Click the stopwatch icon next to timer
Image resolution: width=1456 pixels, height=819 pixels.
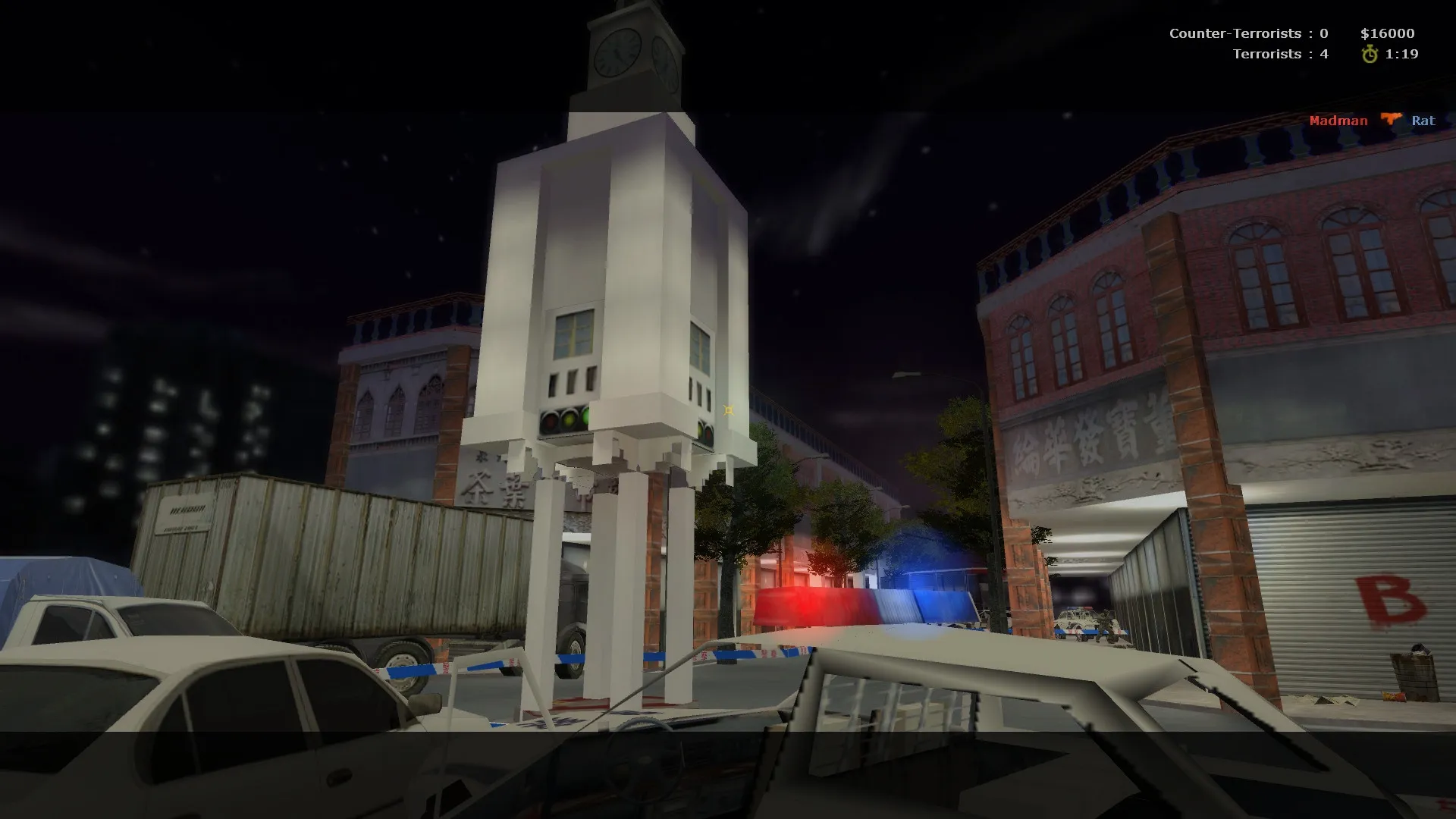point(1369,54)
